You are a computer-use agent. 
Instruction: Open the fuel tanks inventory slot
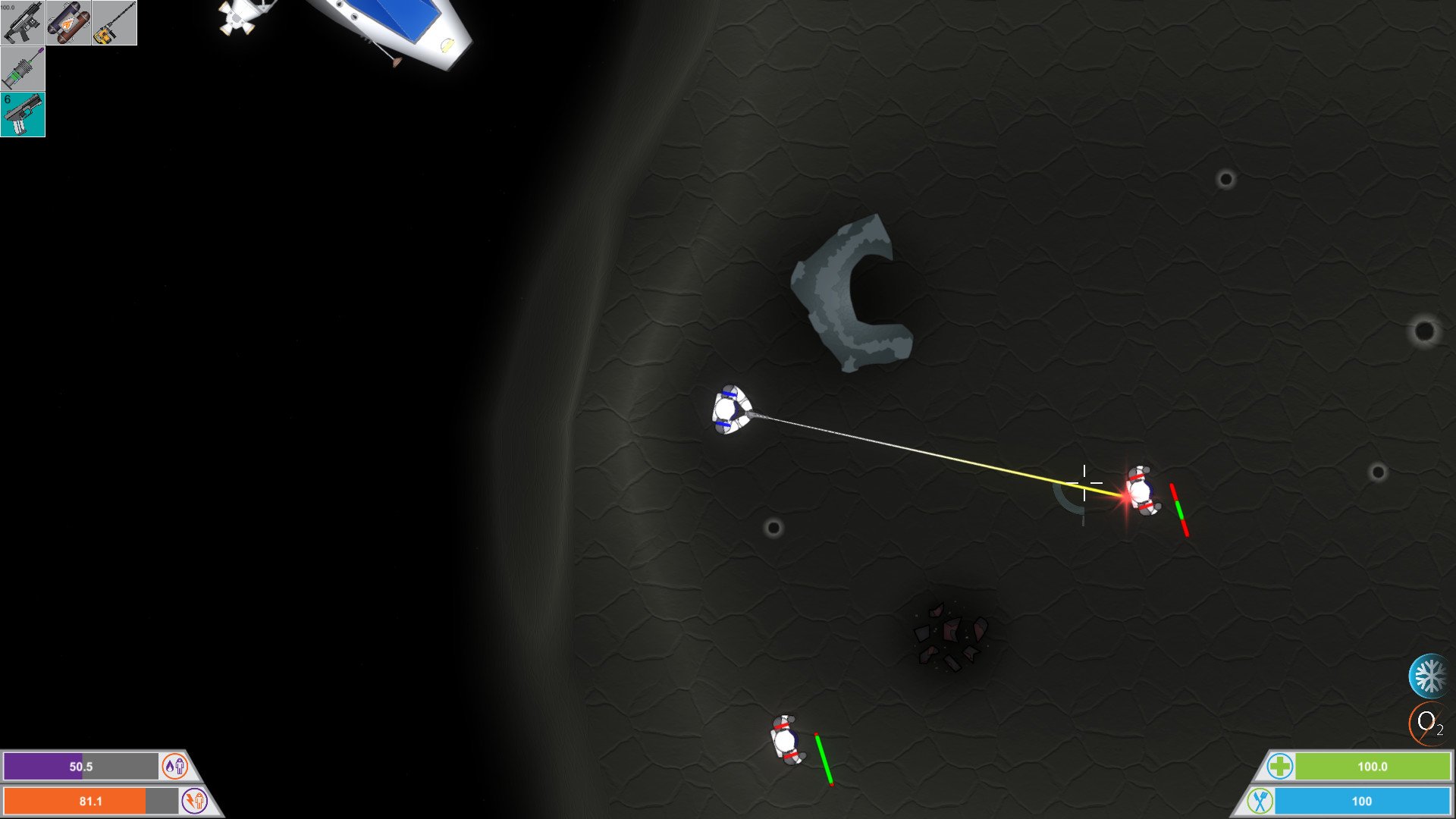click(x=67, y=22)
